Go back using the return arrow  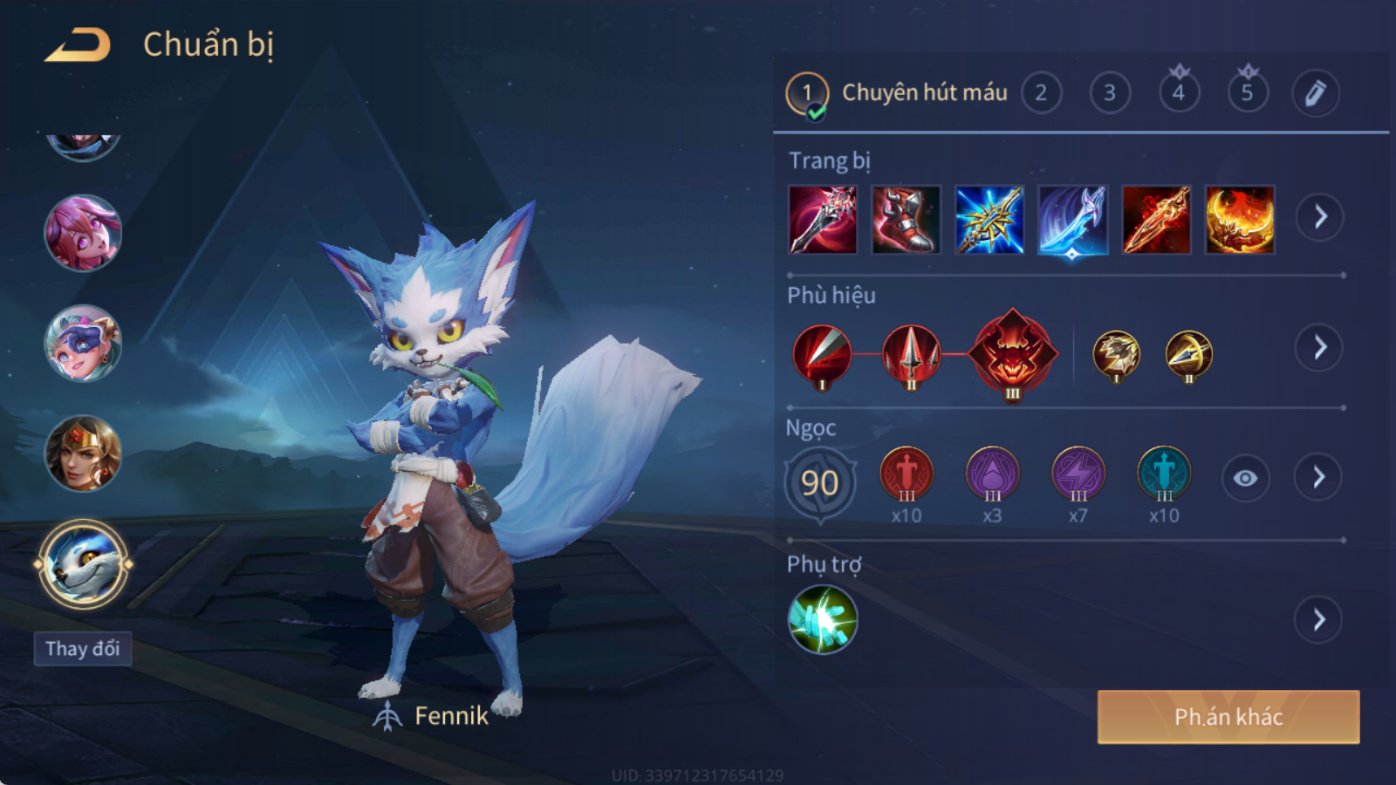click(x=77, y=45)
